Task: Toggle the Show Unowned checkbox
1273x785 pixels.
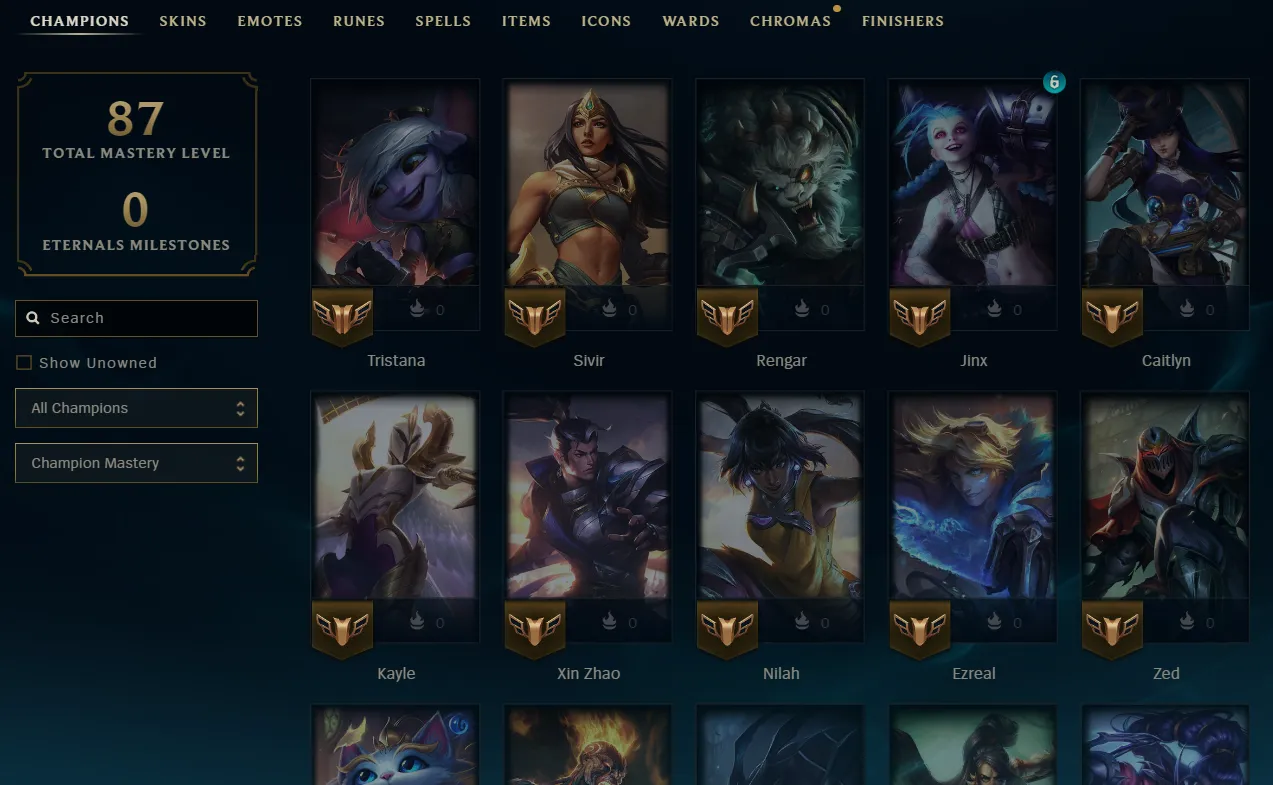Action: tap(24, 363)
